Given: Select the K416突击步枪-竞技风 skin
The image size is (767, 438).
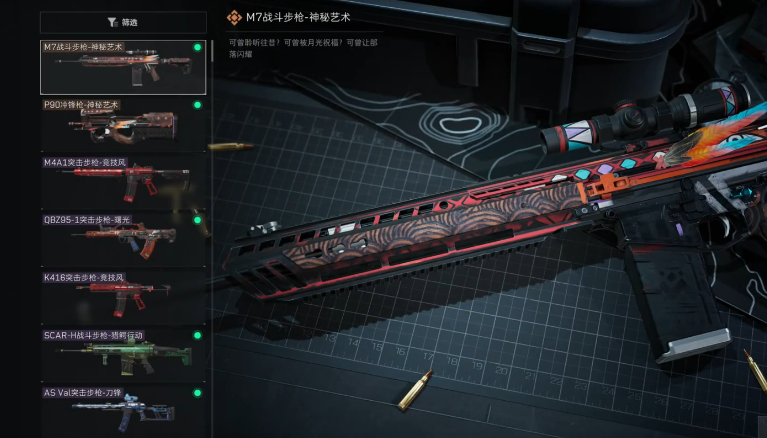Looking at the screenshot, I should tap(123, 295).
